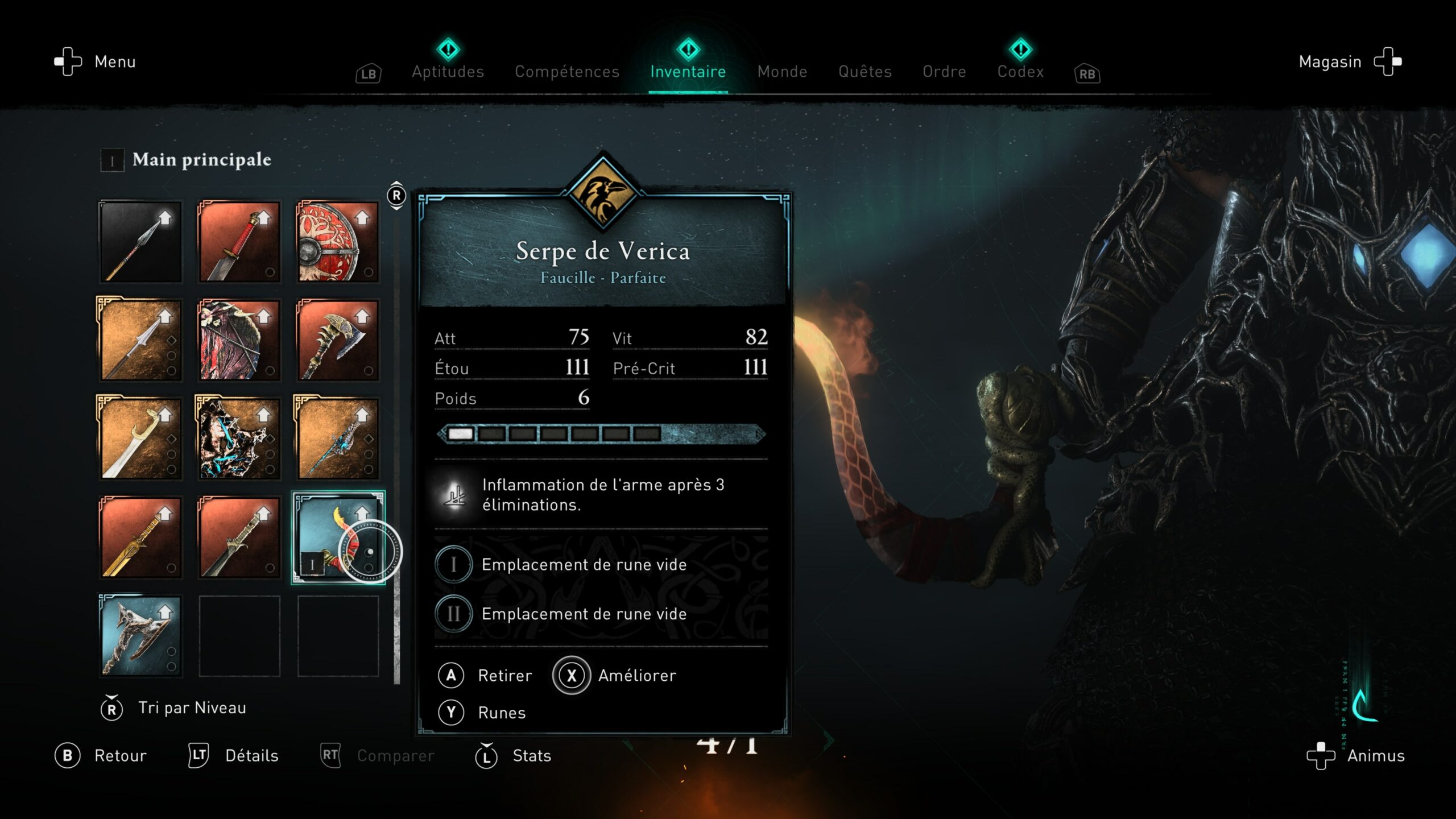Choose the red round shield with tree design
The height and width of the screenshot is (819, 1456).
[x=338, y=242]
